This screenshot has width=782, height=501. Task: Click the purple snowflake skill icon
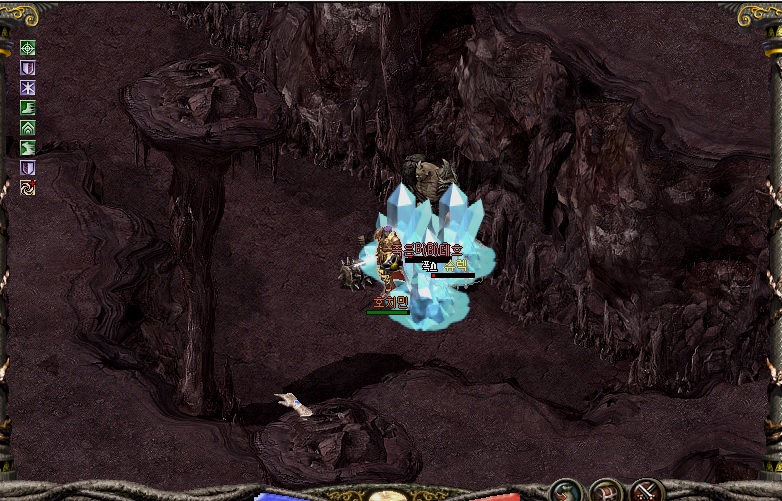(28, 88)
